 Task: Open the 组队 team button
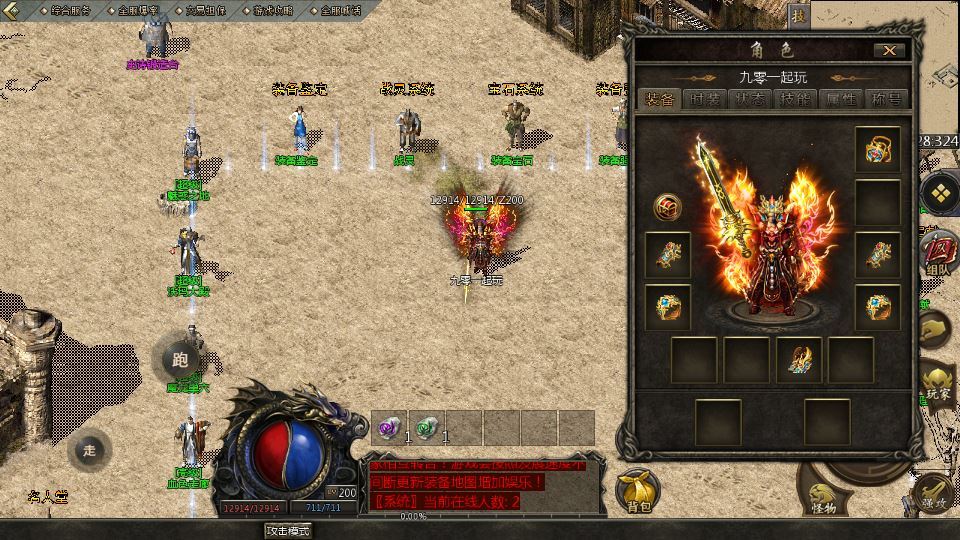938,254
